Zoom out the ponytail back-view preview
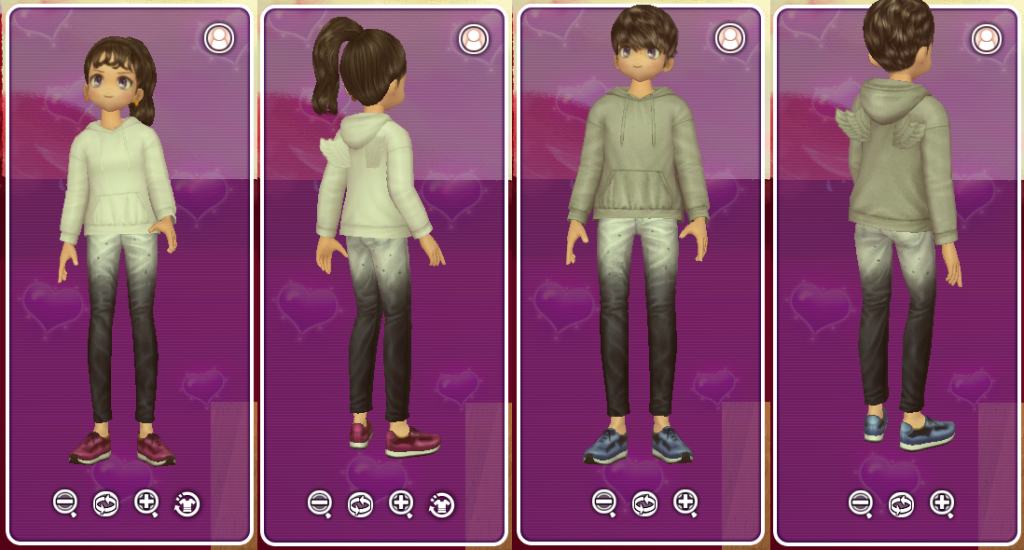 [x=320, y=503]
